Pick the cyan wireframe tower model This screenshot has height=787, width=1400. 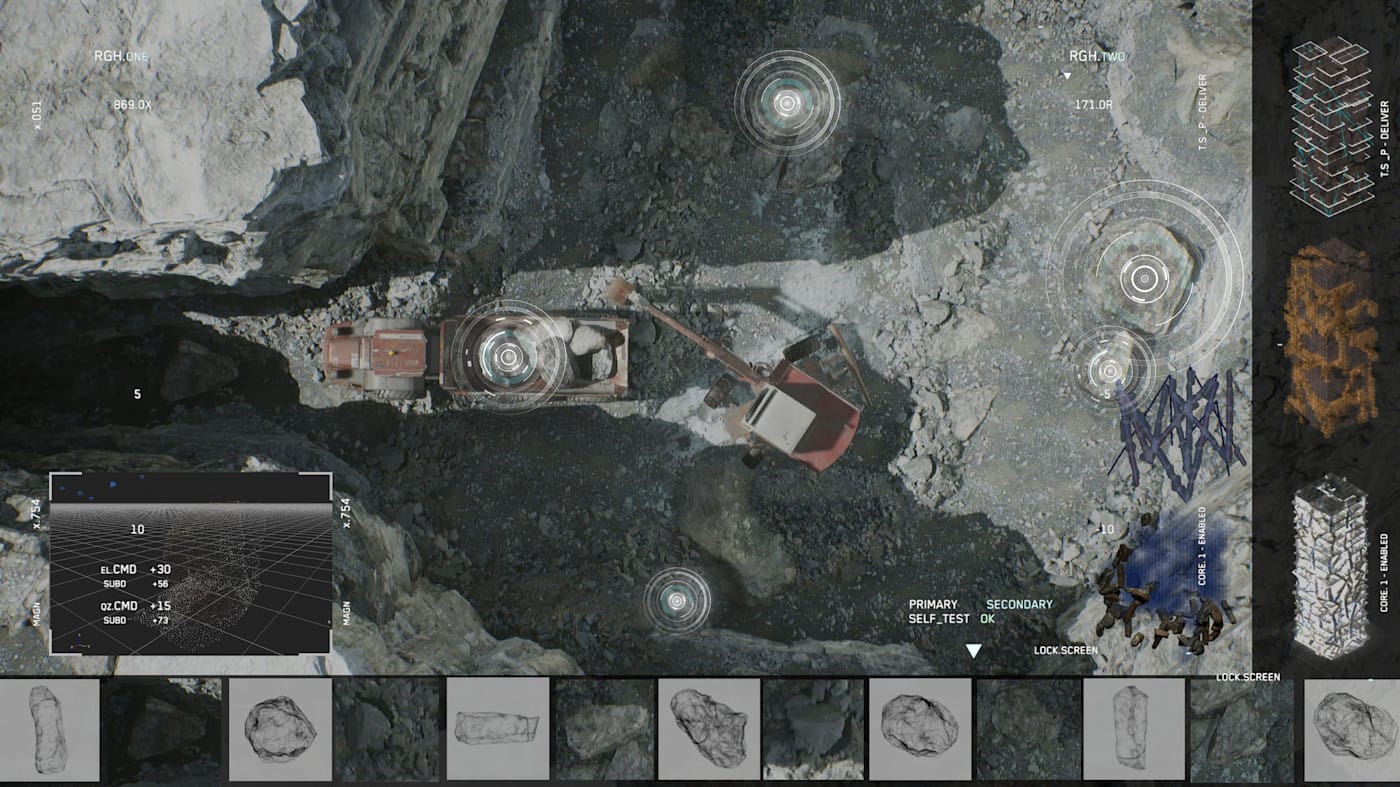click(x=1330, y=125)
